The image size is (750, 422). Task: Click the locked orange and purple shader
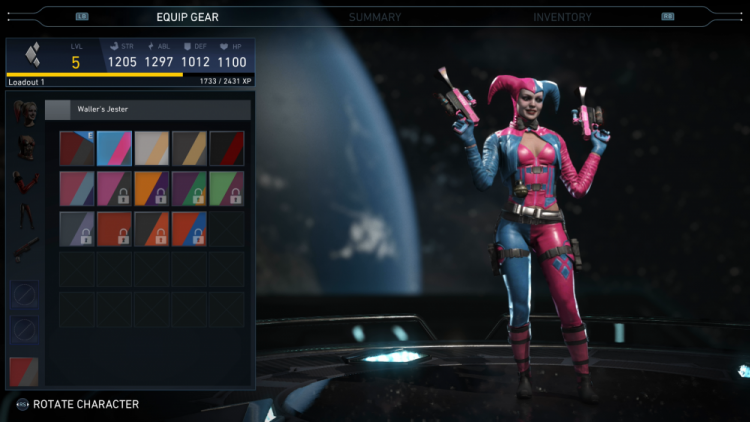coord(152,188)
